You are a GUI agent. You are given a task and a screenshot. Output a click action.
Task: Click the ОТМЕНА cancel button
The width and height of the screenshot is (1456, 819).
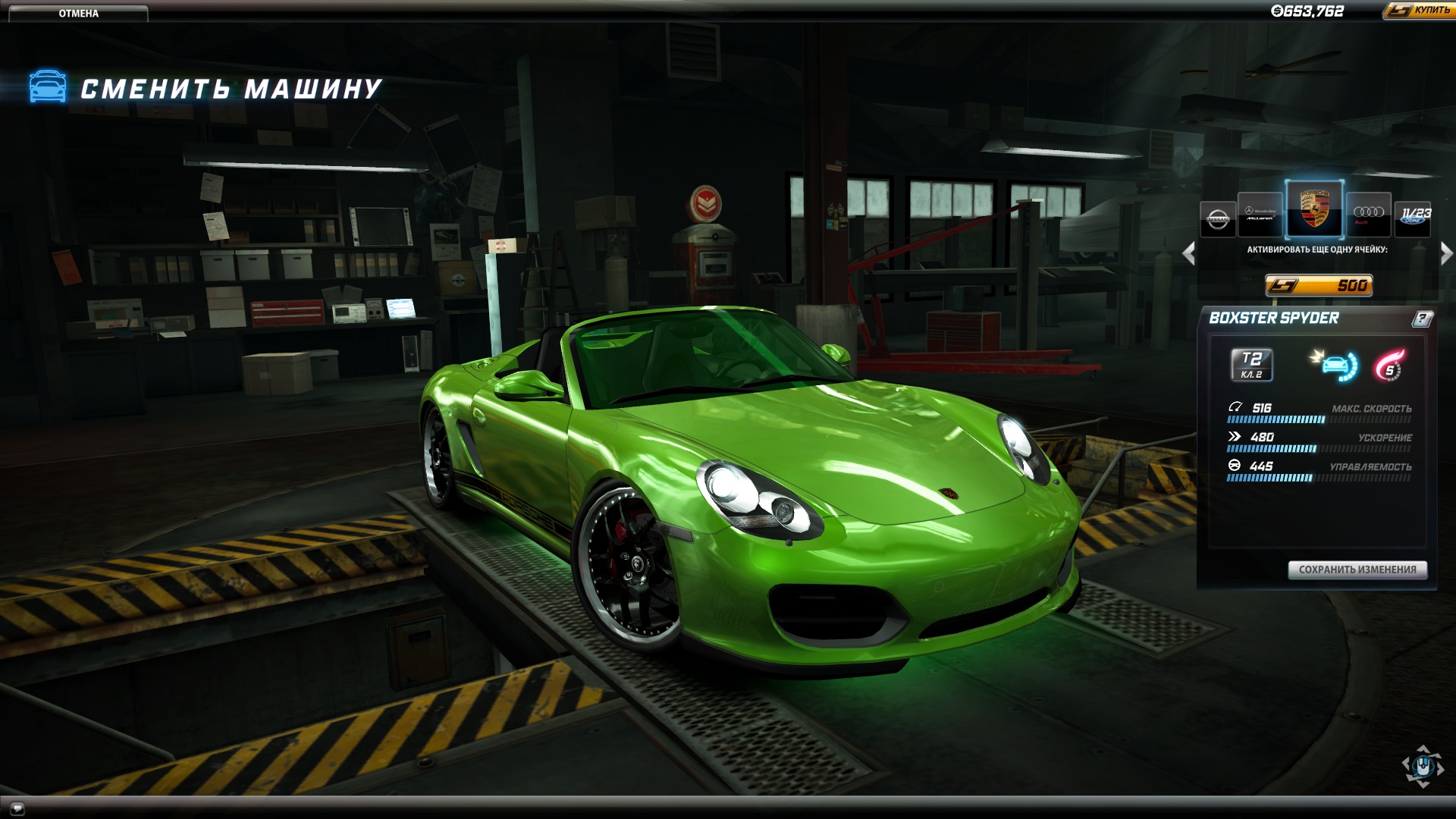pos(78,13)
